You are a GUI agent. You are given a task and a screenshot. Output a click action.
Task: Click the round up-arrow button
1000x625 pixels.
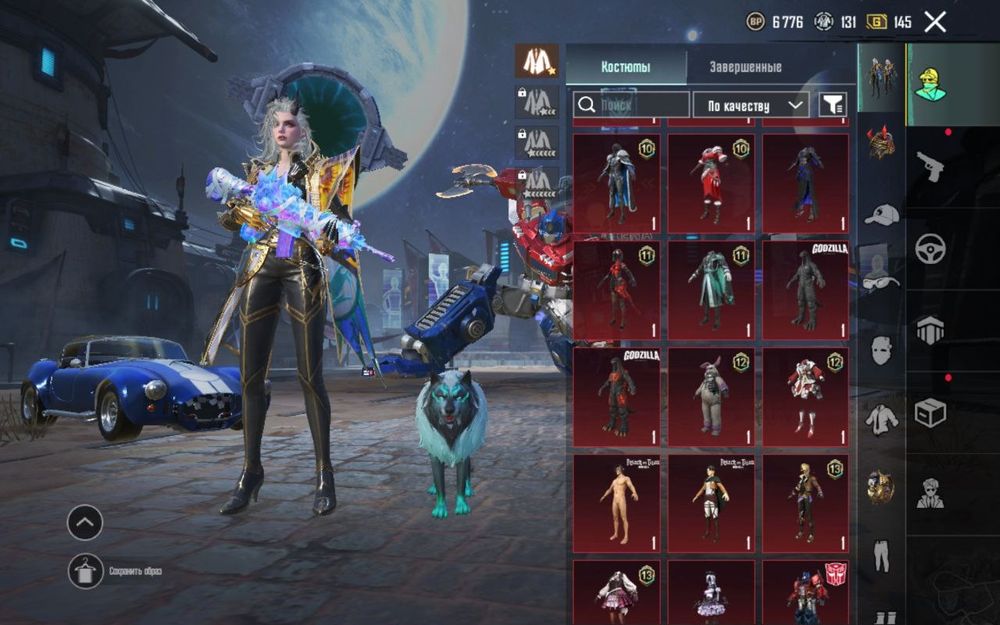(x=85, y=521)
